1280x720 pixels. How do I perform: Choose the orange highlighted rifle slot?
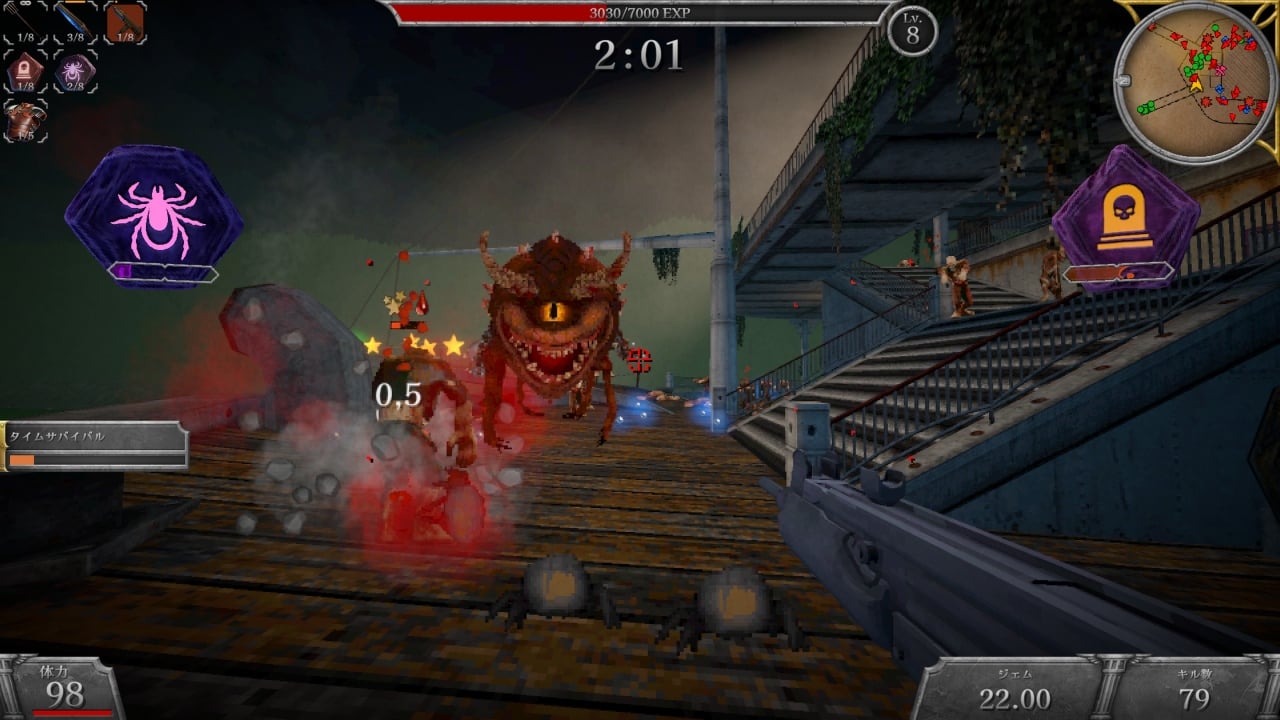125,22
